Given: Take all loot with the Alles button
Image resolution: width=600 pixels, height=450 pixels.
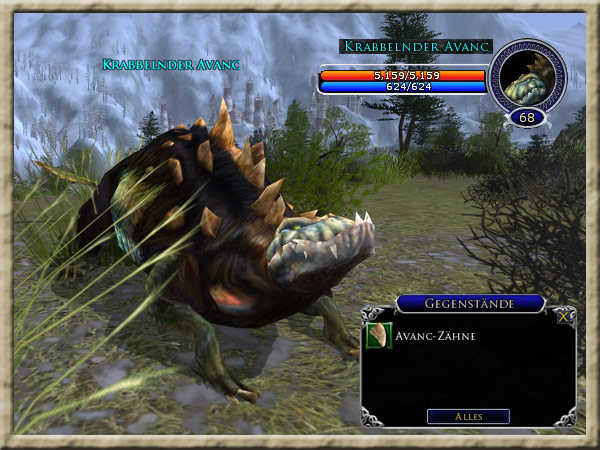Looking at the screenshot, I should click(468, 416).
